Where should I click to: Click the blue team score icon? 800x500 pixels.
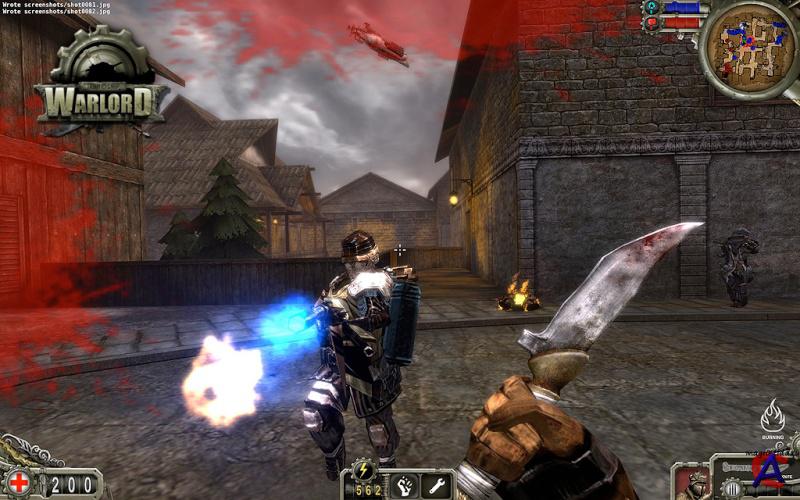tap(653, 7)
